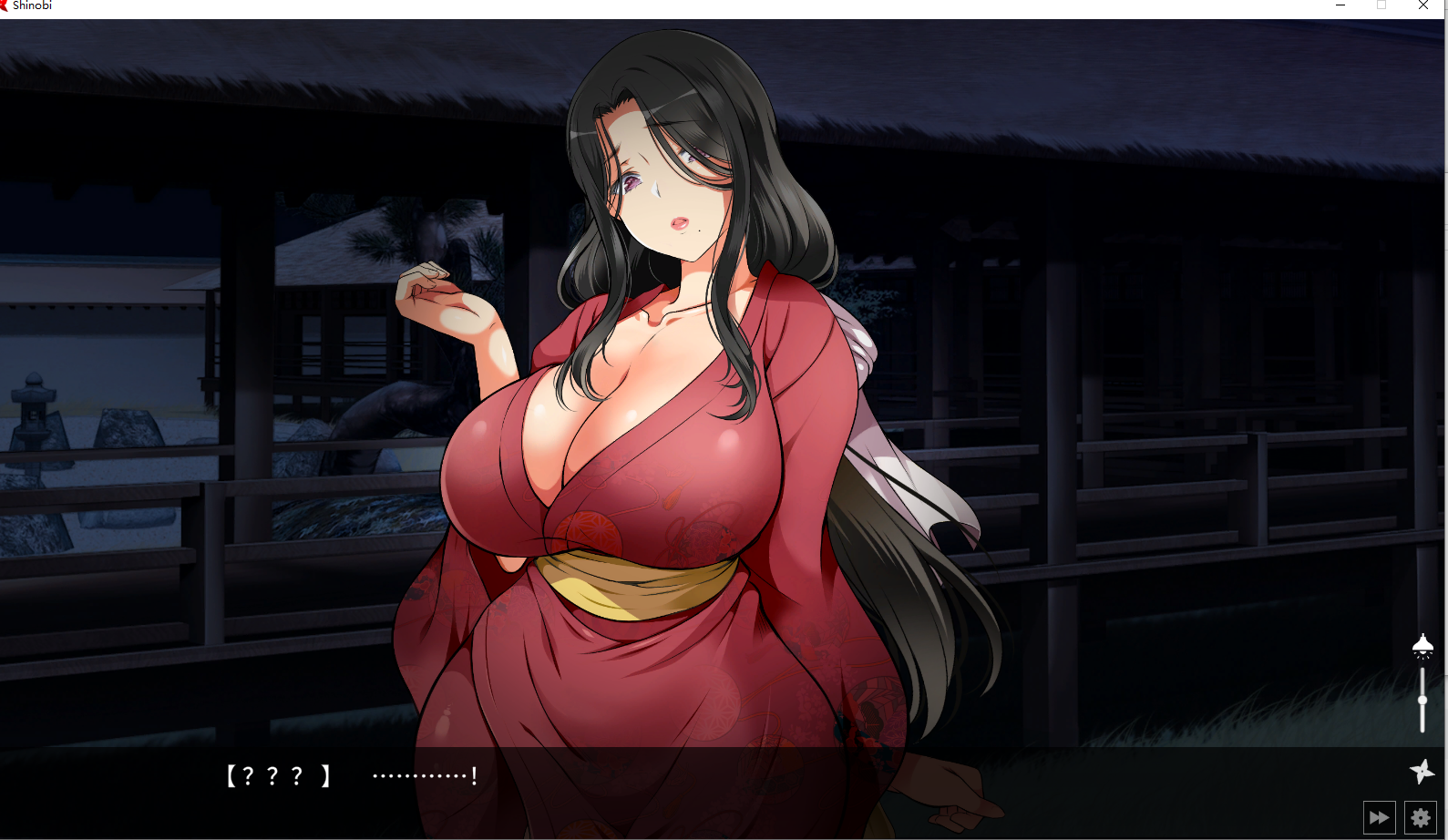
Task: Click the gear icon in the bottom-right corner
Action: tap(1421, 817)
